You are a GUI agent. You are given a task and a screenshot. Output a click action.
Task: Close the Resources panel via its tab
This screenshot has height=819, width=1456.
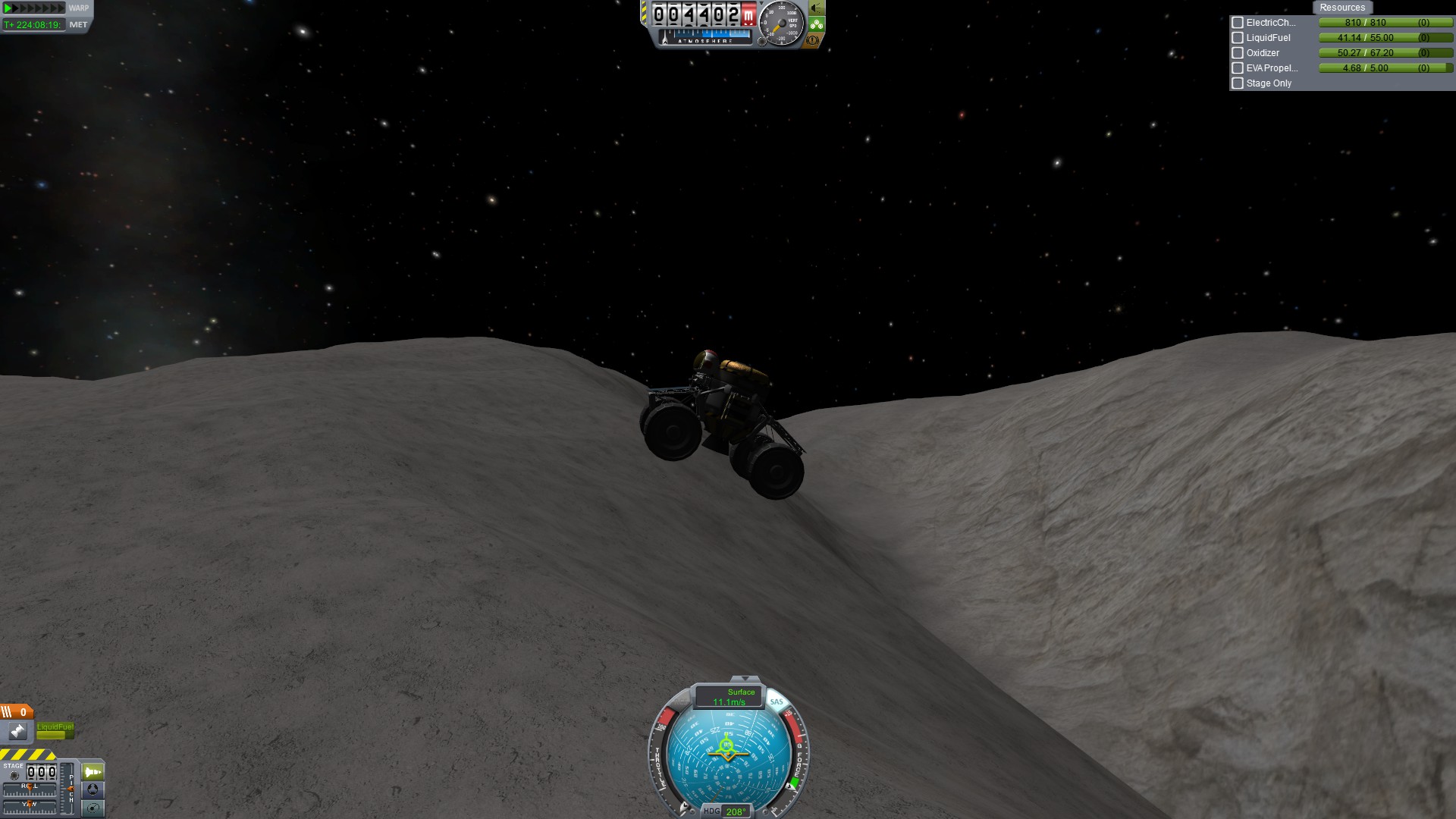click(1341, 8)
